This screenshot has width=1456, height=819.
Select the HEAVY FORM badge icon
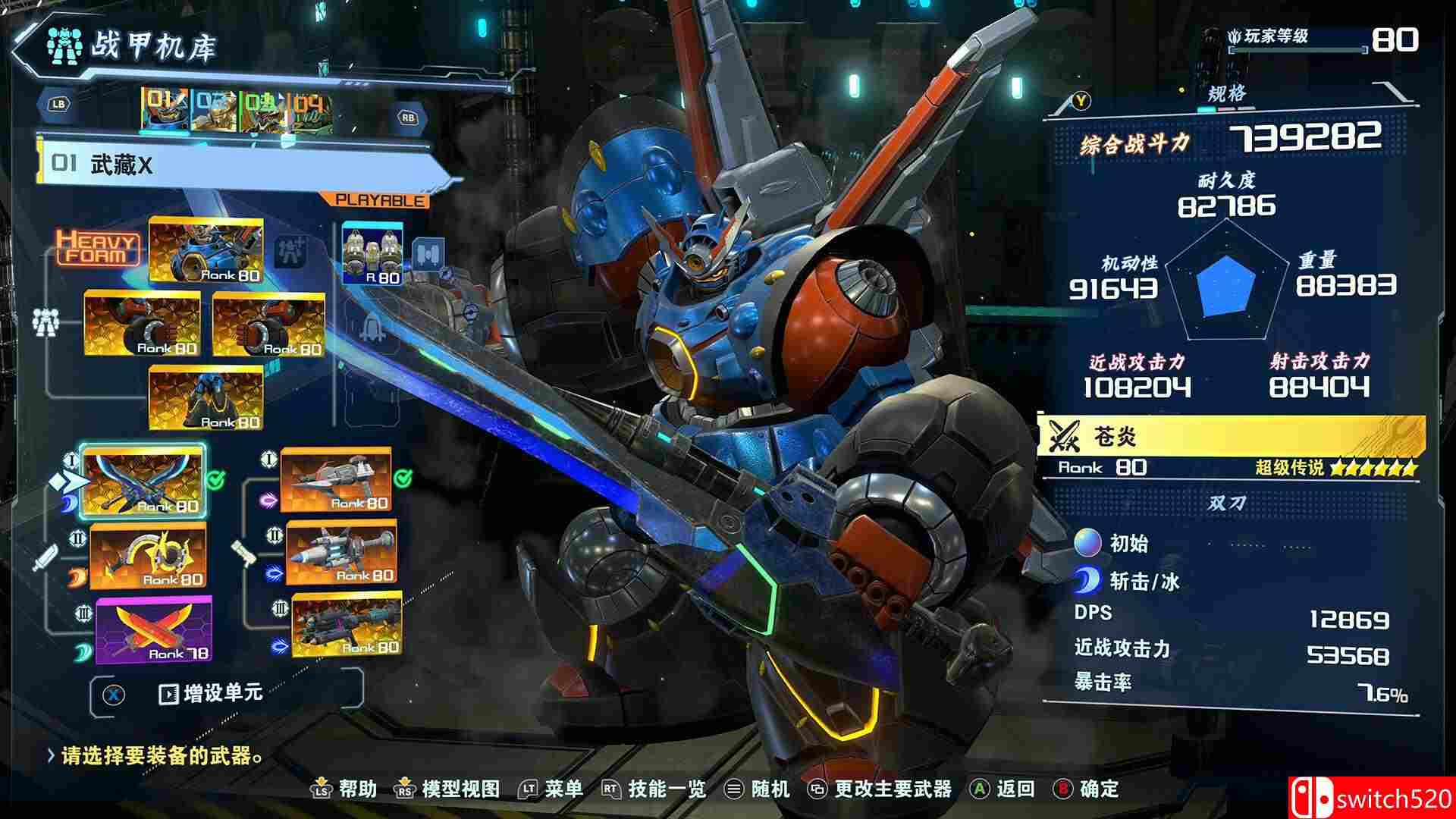100,249
